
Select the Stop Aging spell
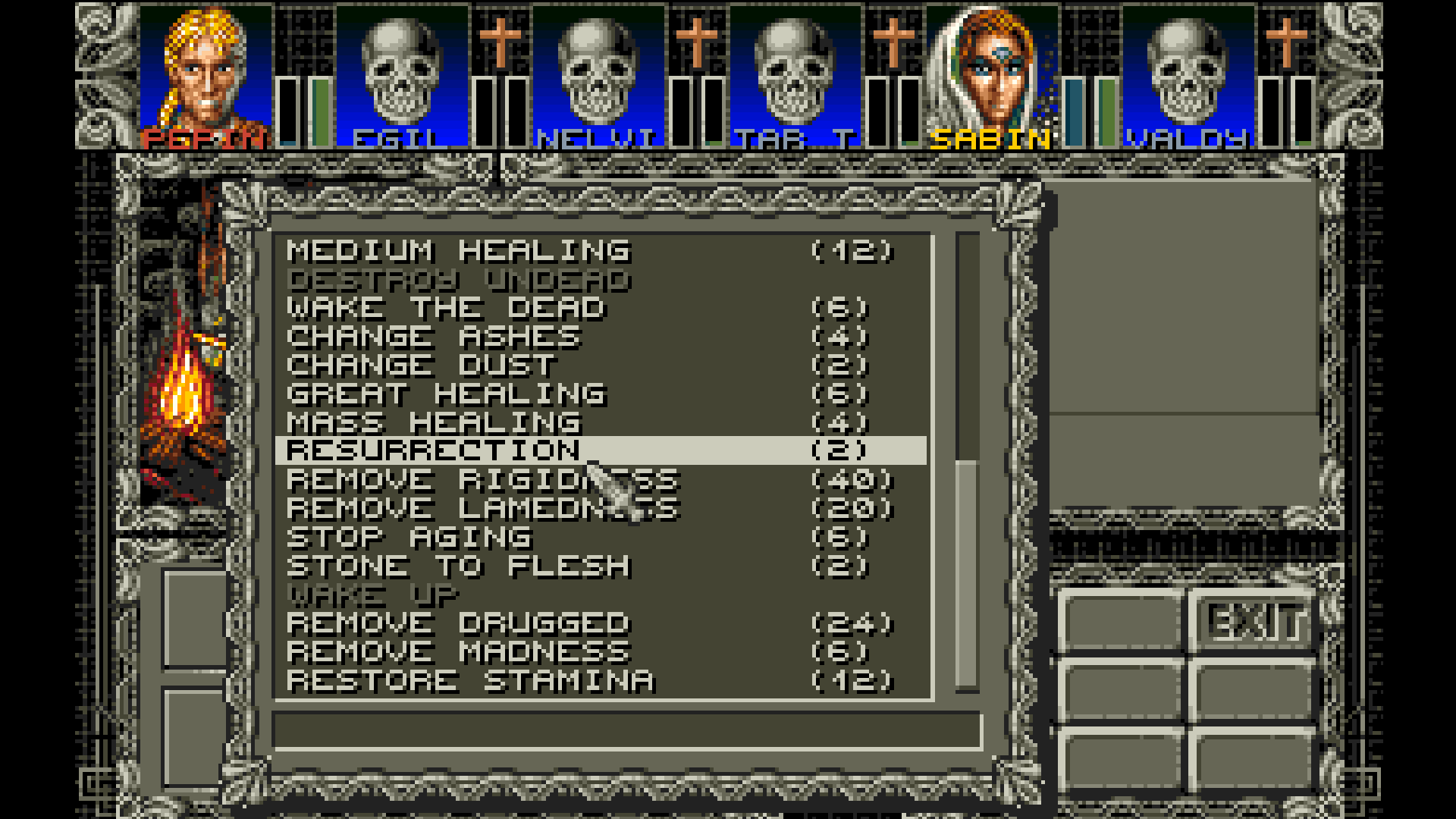coord(409,536)
